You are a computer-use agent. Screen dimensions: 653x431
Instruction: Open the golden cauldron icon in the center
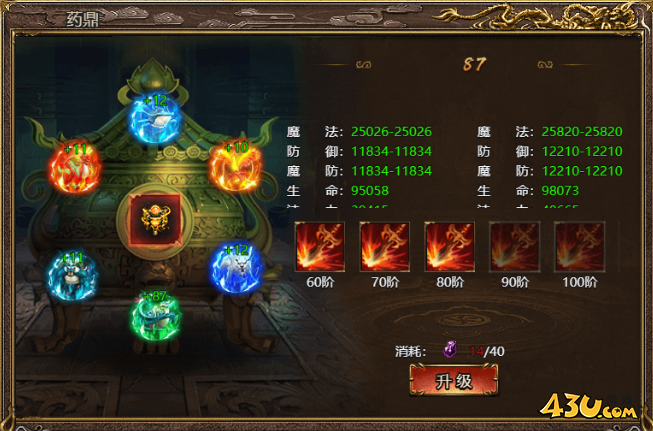[x=154, y=219]
